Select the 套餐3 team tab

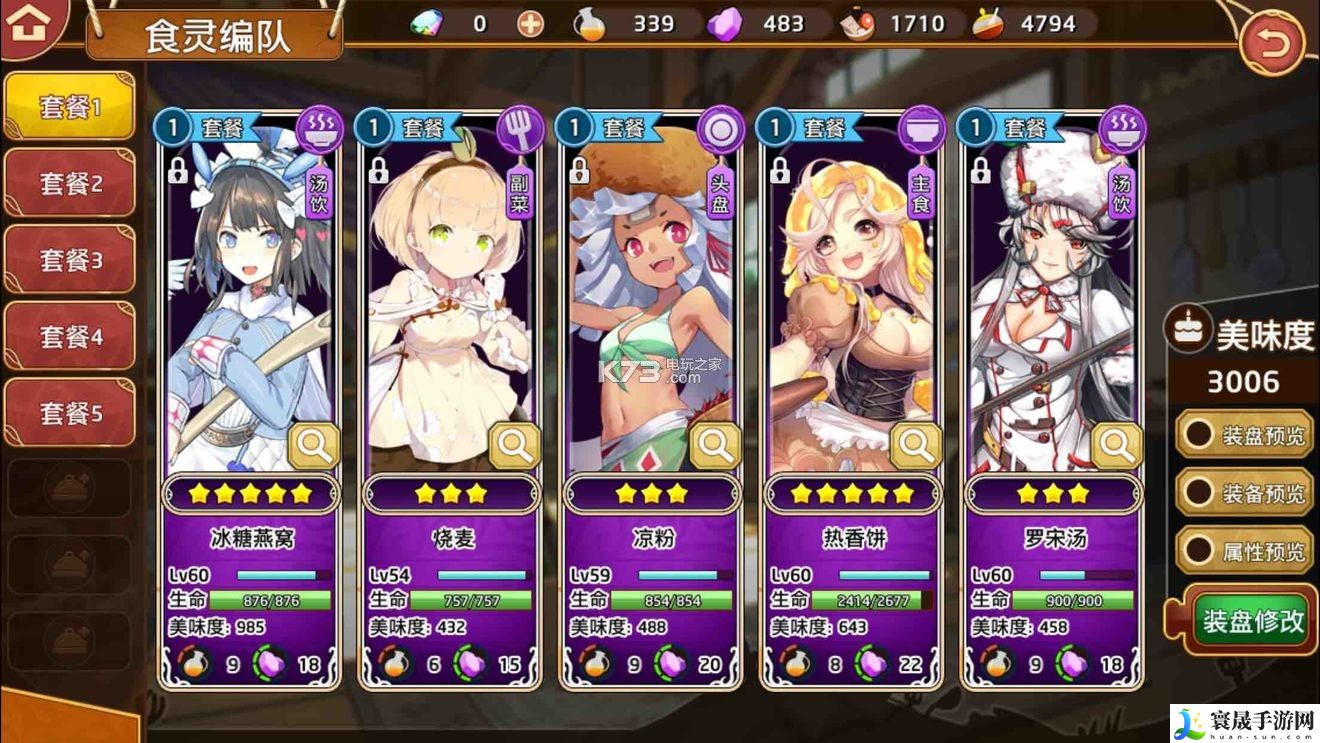[70, 260]
